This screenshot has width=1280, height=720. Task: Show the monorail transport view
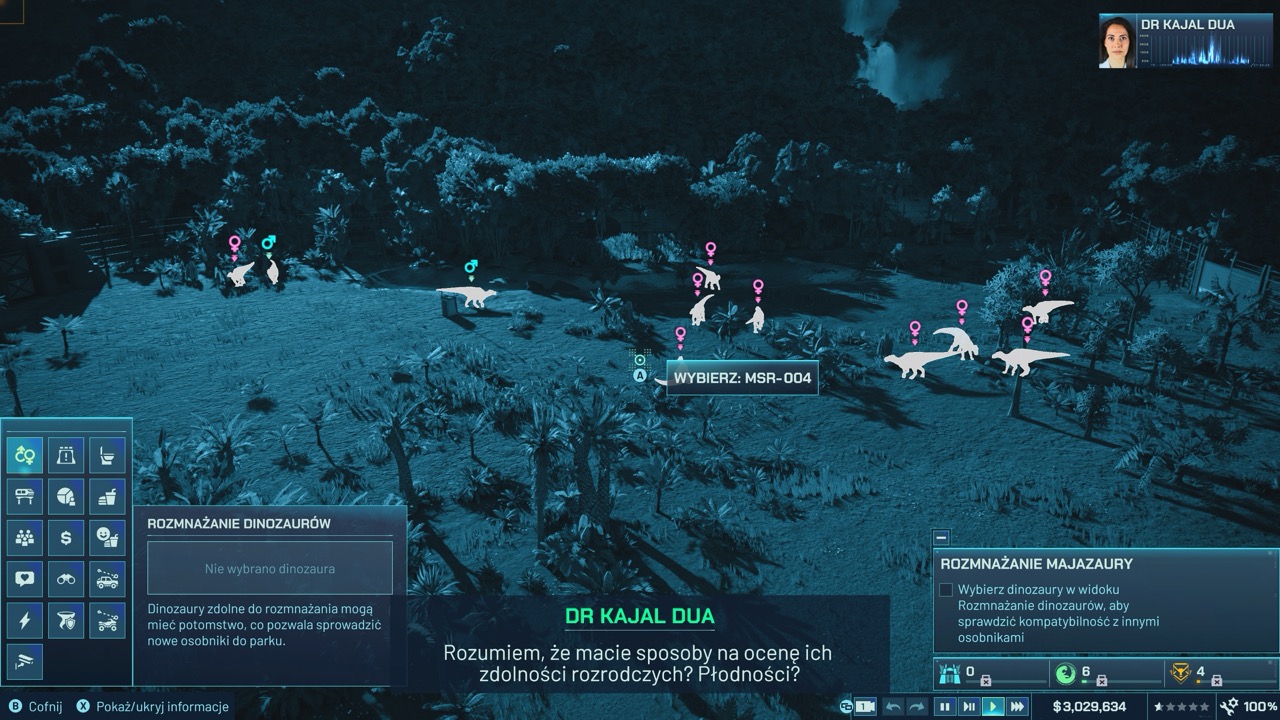tap(25, 496)
